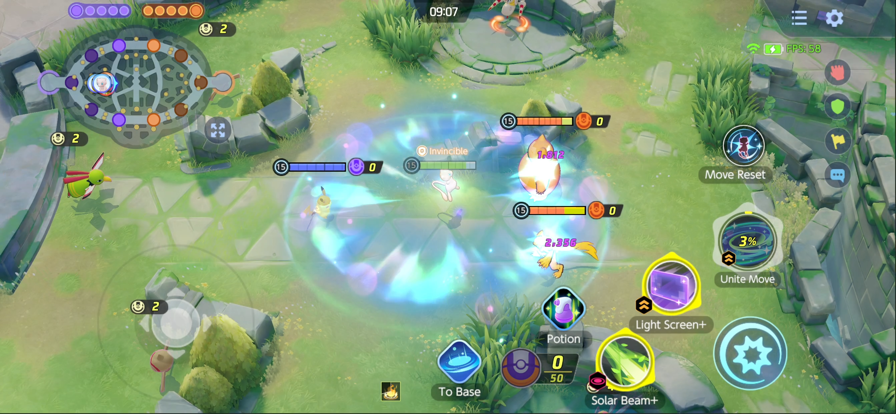Tap the campfire icon beside To Base
896x414 pixels.
pos(391,391)
